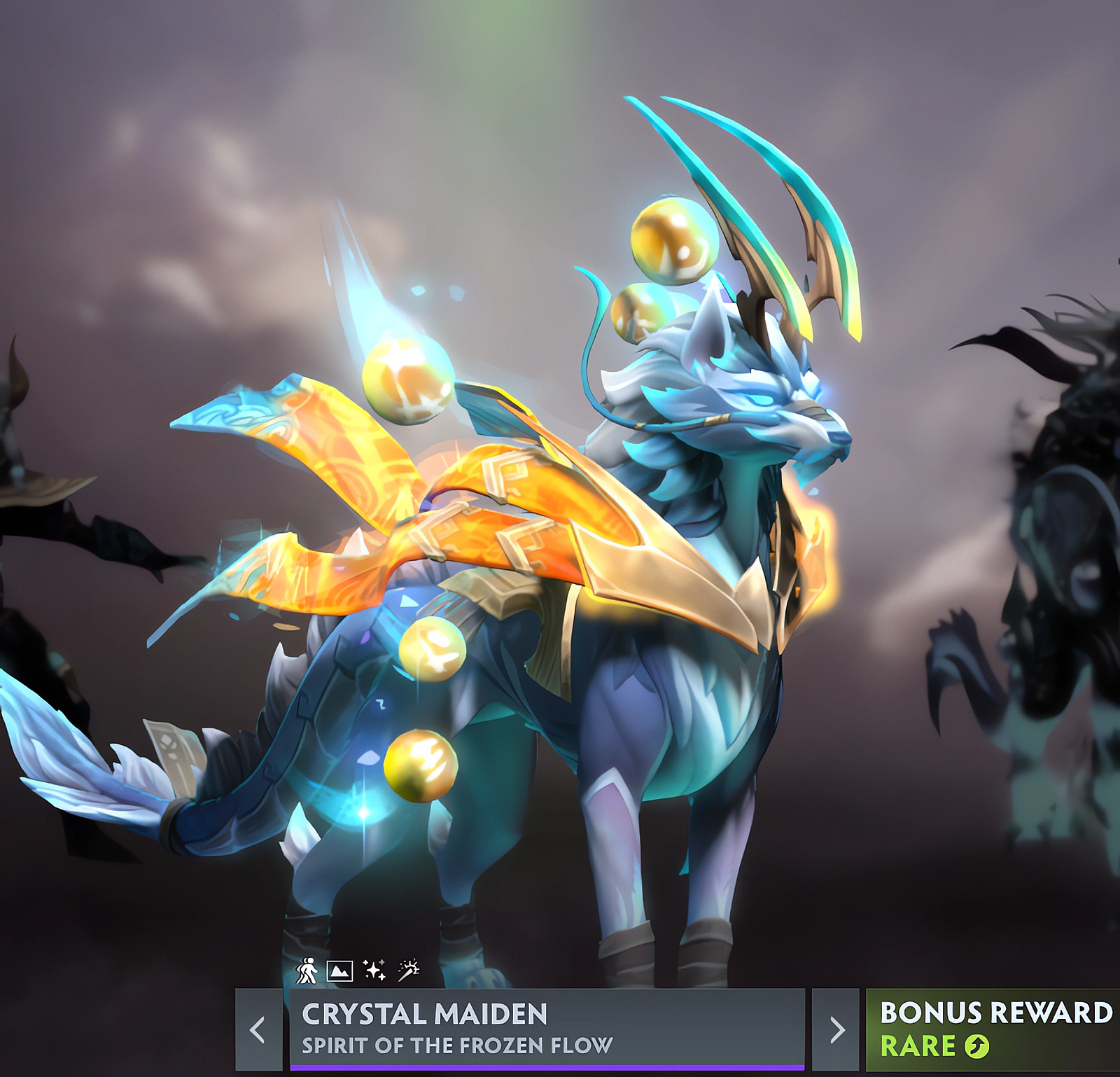Click the landscape picture icon
The height and width of the screenshot is (1077, 1120).
coord(339,971)
